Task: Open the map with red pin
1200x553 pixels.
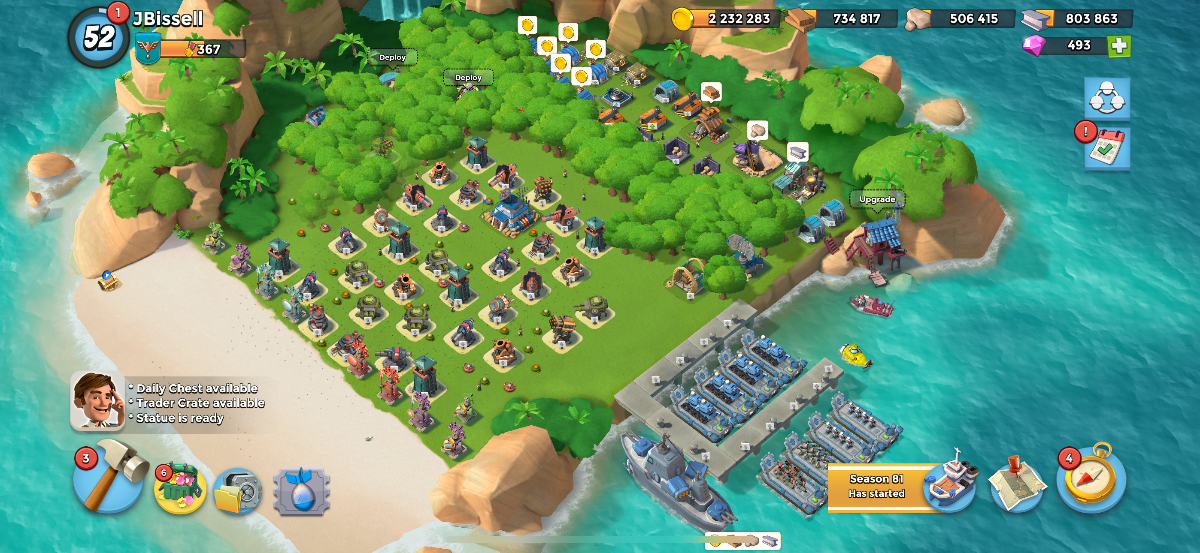Action: 1018,484
